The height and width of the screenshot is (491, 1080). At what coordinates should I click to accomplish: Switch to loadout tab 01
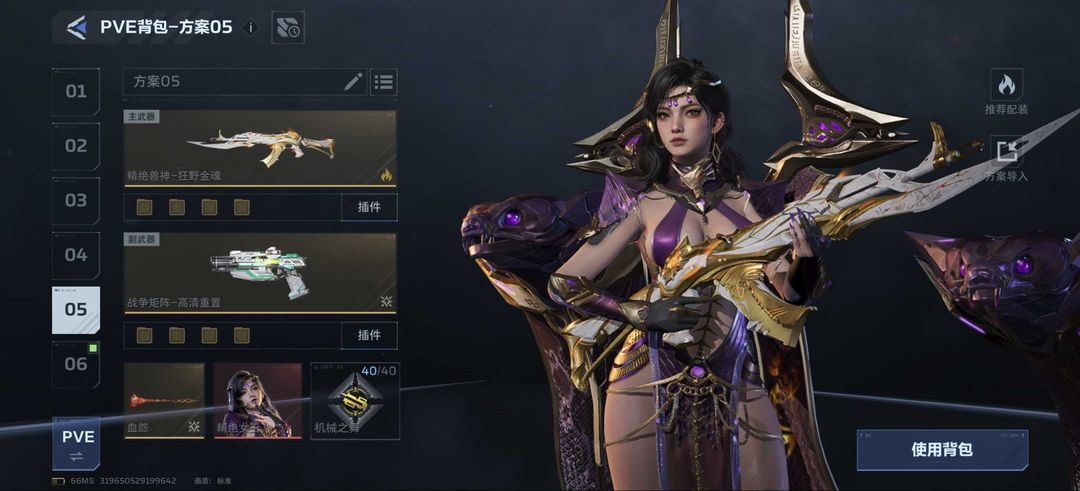click(x=76, y=92)
